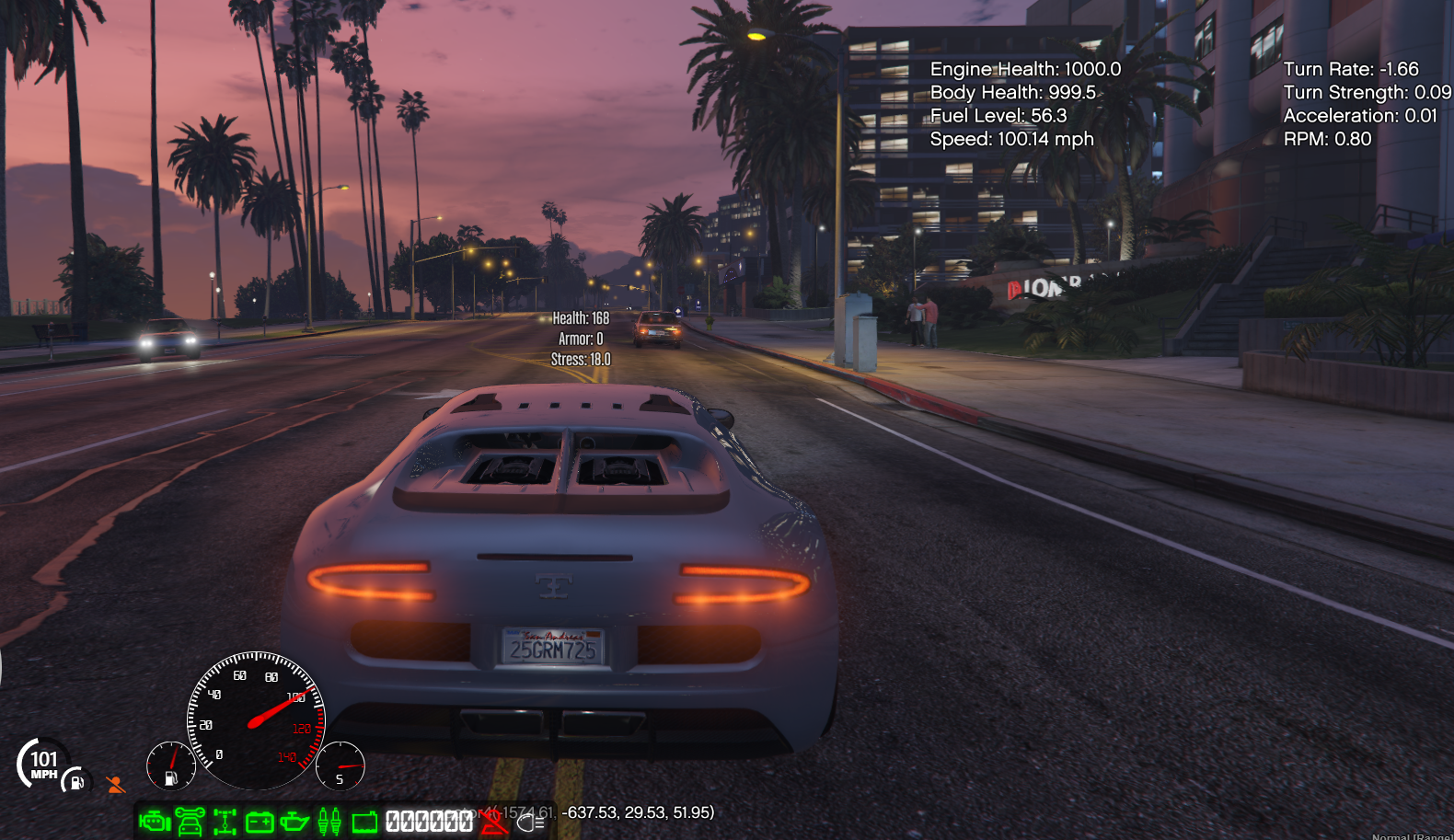Click the green oil can icon
Viewport: 1454px width, 840px height.
point(294,821)
